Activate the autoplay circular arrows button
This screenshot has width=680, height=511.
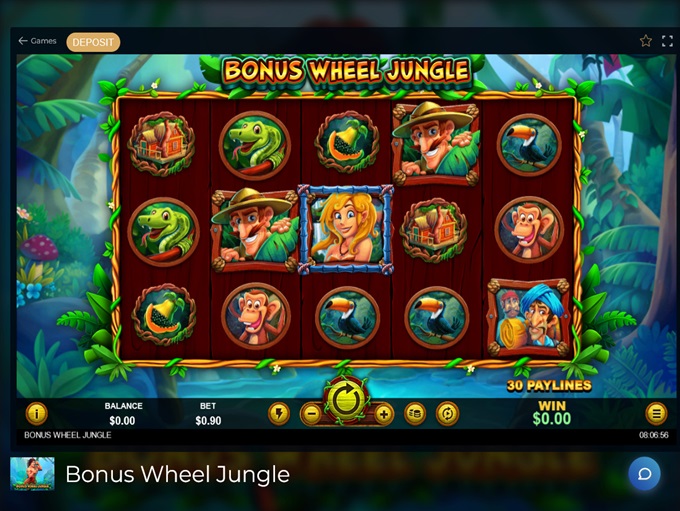pyautogui.click(x=447, y=414)
